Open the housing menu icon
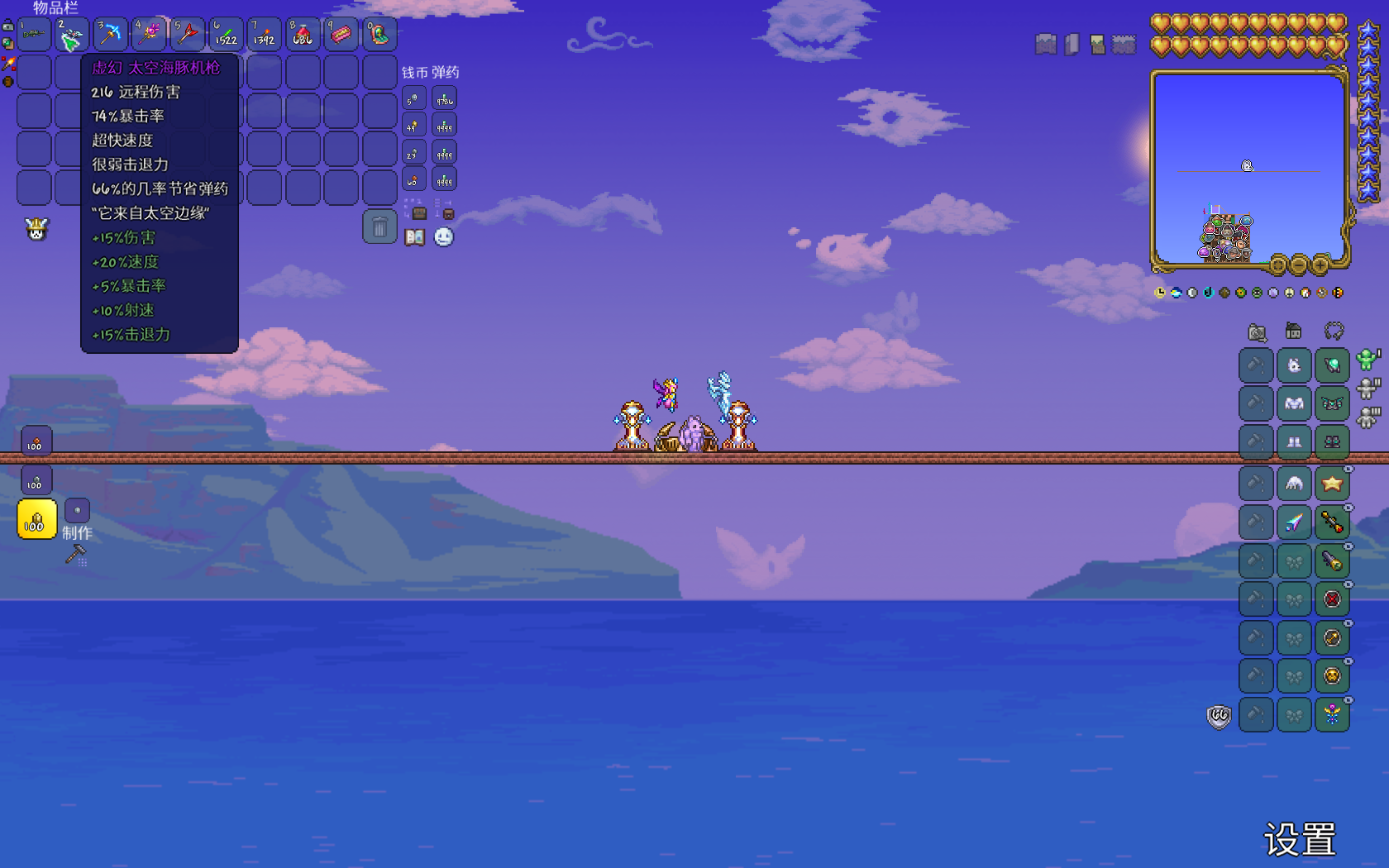This screenshot has height=868, width=1389. (x=1294, y=331)
